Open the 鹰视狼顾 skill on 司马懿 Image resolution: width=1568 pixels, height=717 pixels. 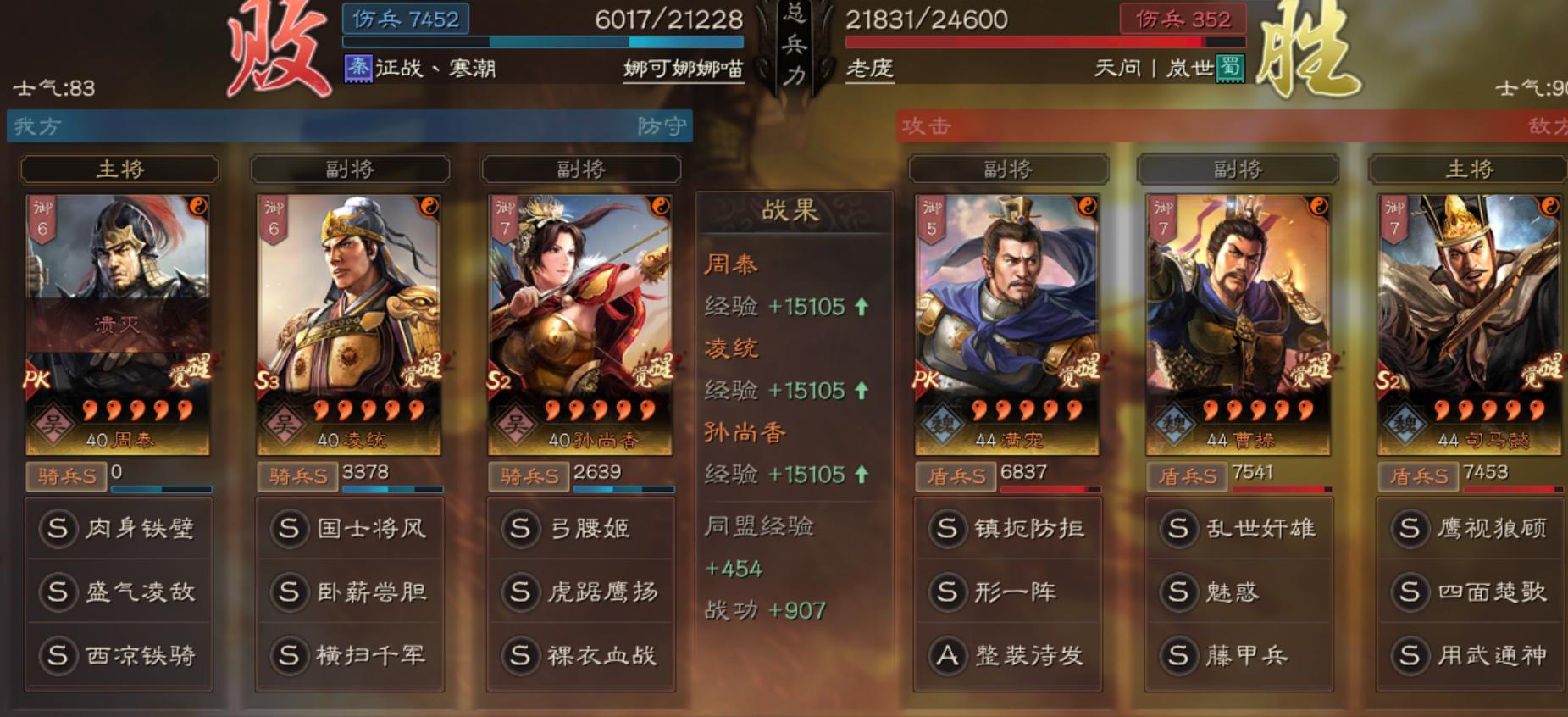(1471, 528)
